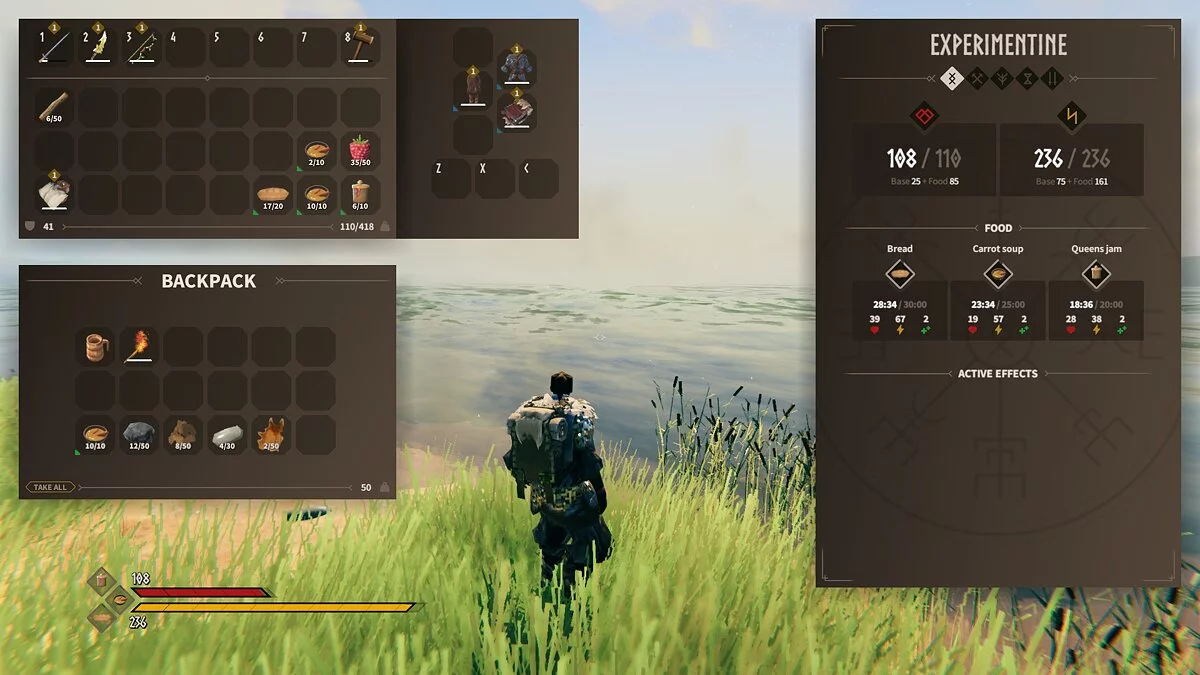Select the deer hide stack showing 2/50
This screenshot has width=1200, height=675.
coord(271,435)
